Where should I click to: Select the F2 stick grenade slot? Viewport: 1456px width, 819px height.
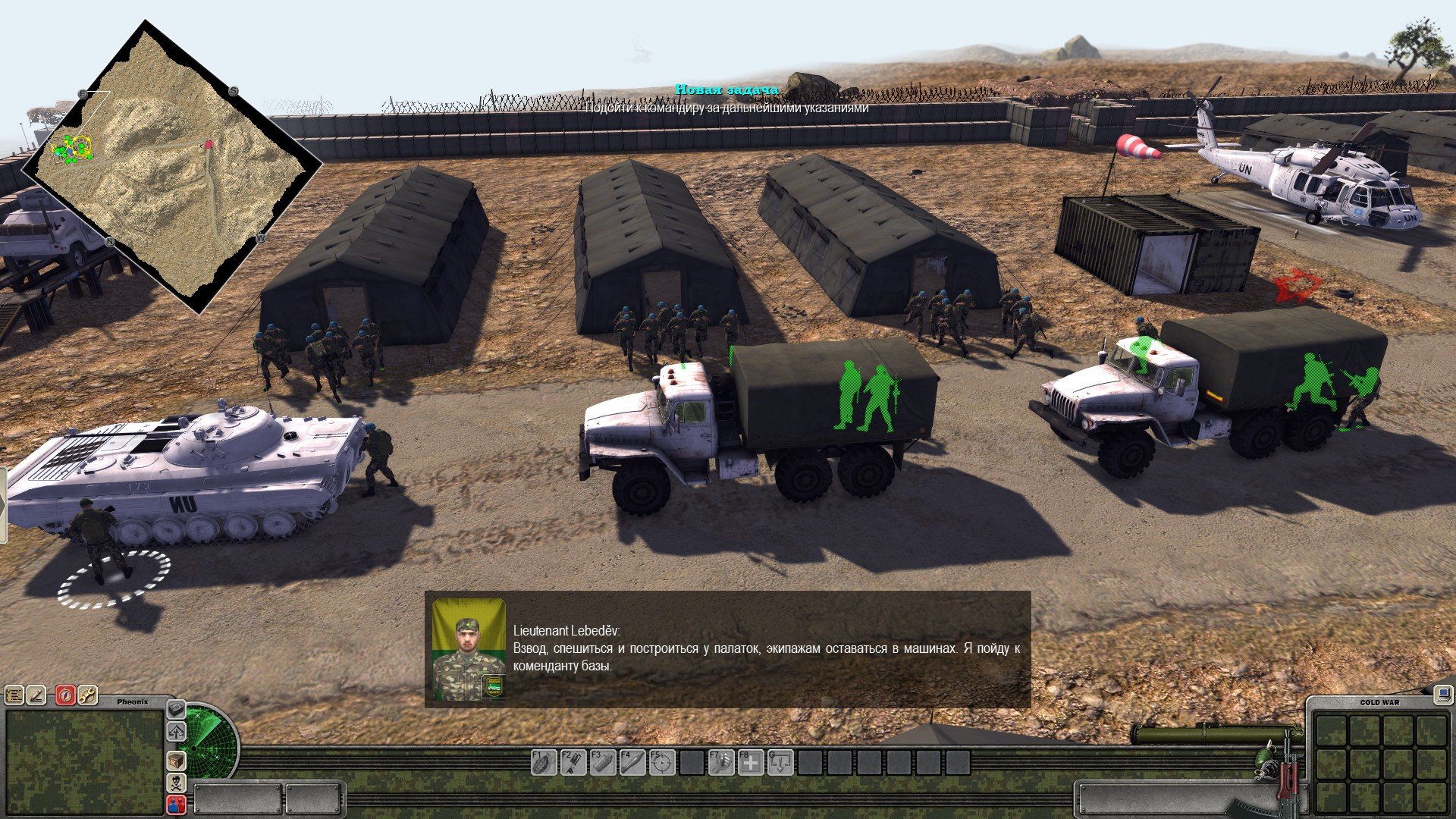pyautogui.click(x=573, y=762)
